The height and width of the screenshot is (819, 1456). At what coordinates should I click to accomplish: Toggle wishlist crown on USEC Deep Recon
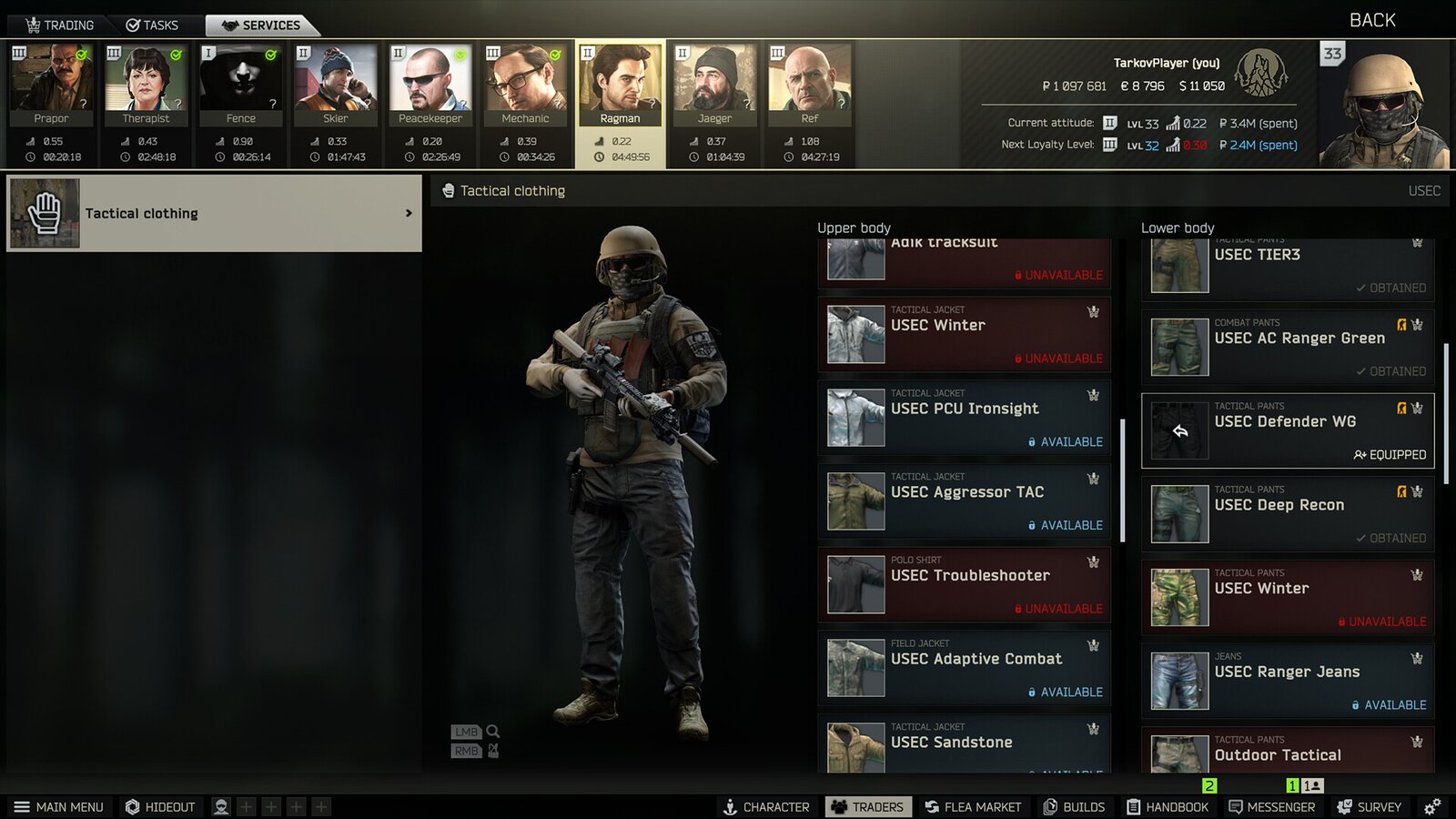click(x=1416, y=490)
